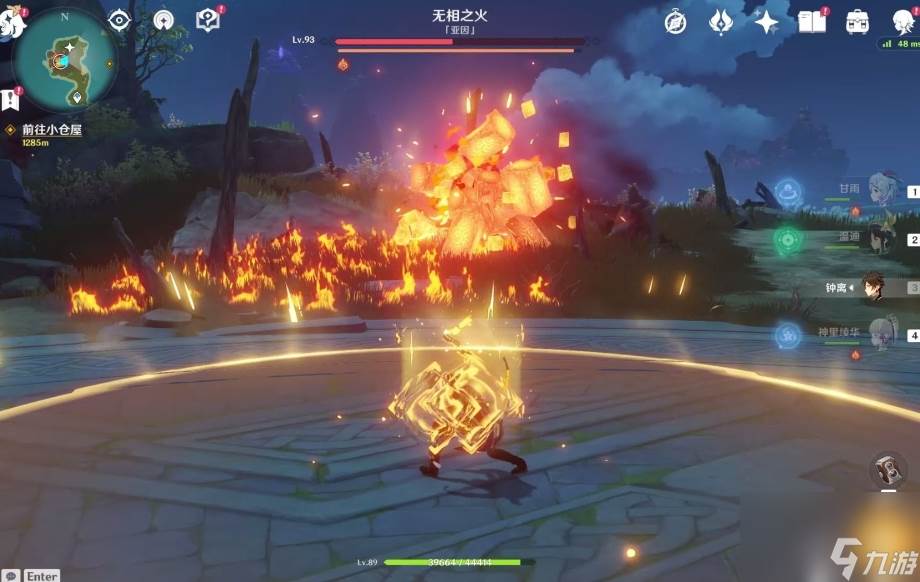Use the camera gadget
This screenshot has width=920, height=582.
tap(885, 472)
